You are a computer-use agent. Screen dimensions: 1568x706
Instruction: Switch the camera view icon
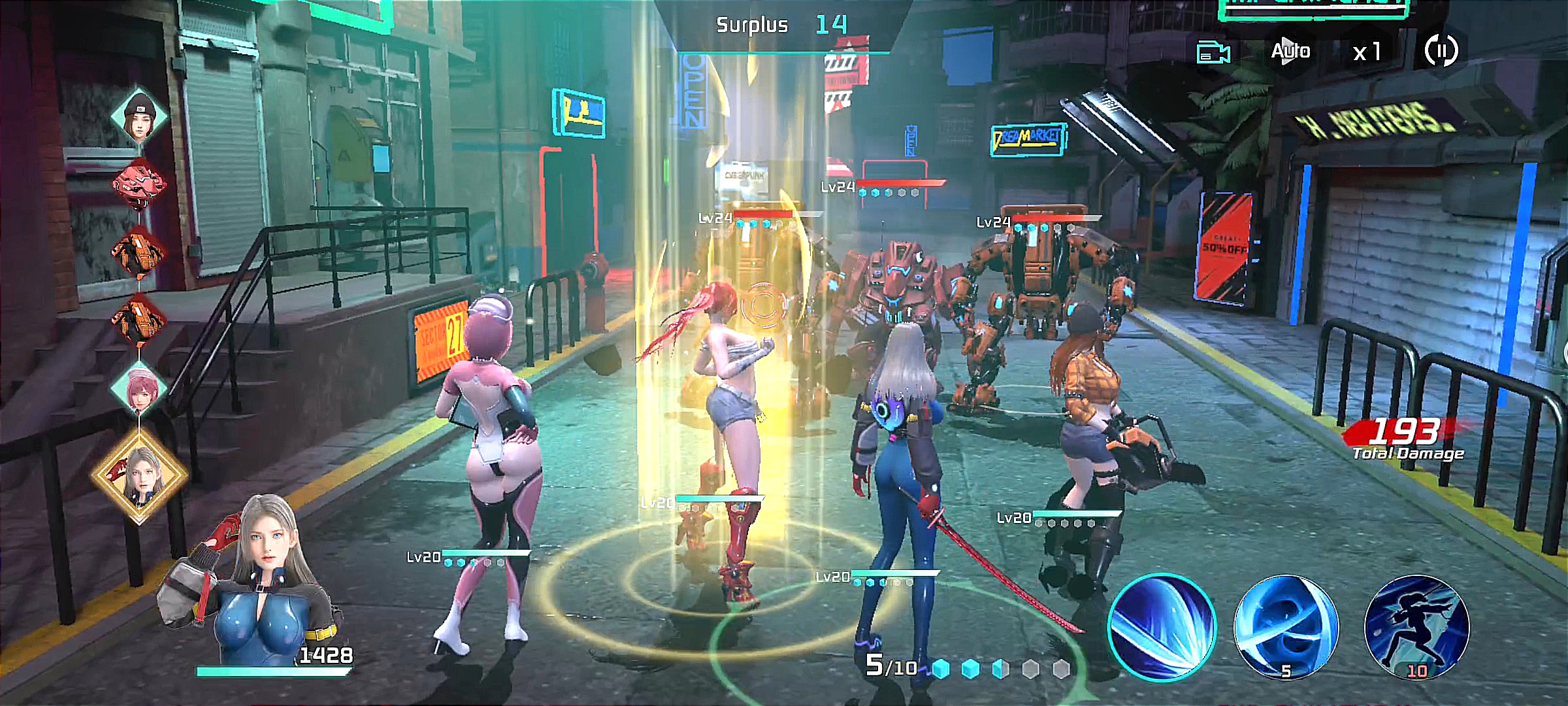click(x=1213, y=53)
